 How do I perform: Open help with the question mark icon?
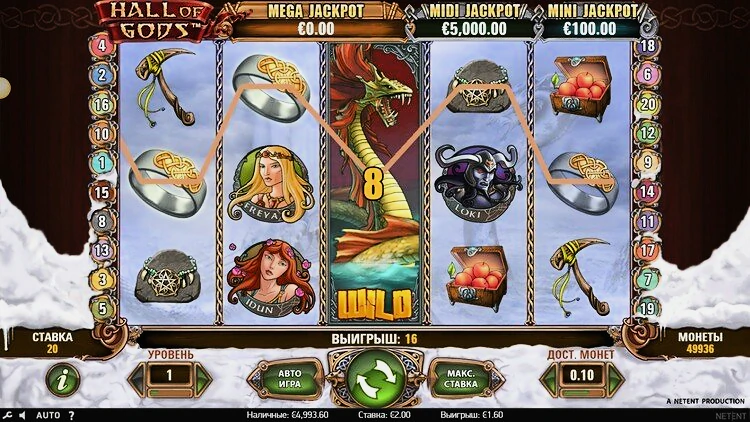coord(71,415)
